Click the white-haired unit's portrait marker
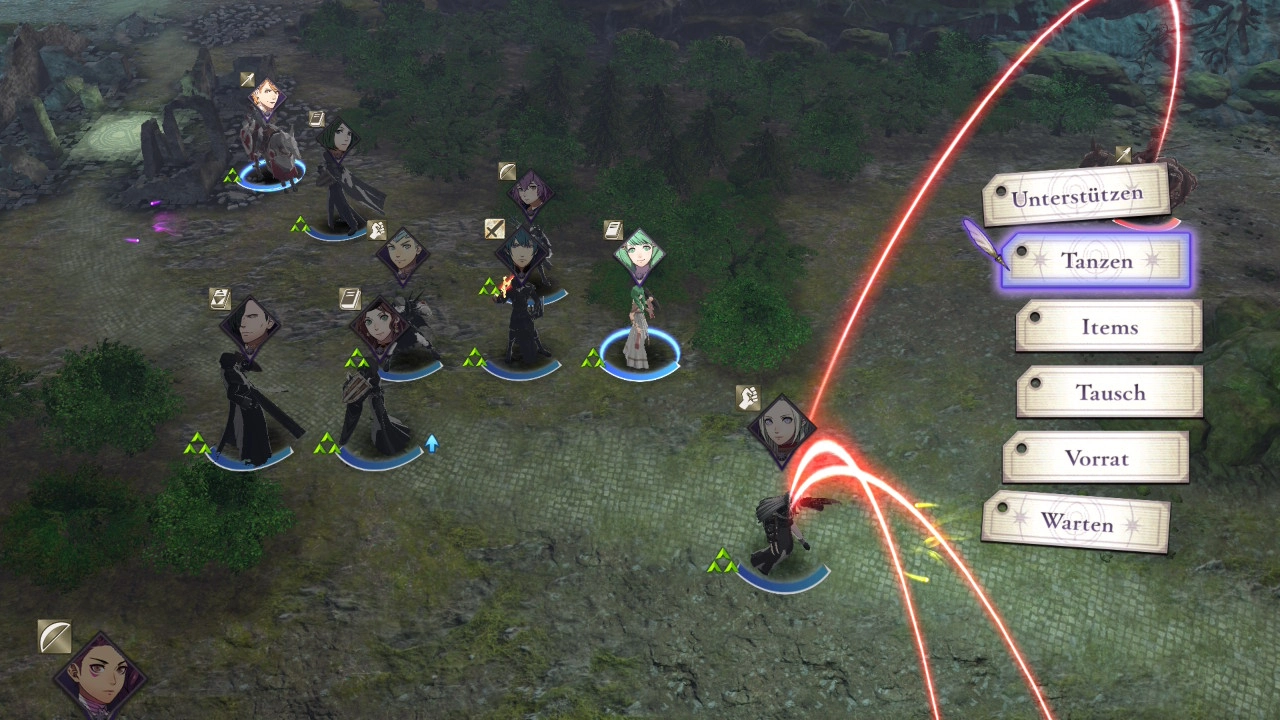 [x=781, y=429]
